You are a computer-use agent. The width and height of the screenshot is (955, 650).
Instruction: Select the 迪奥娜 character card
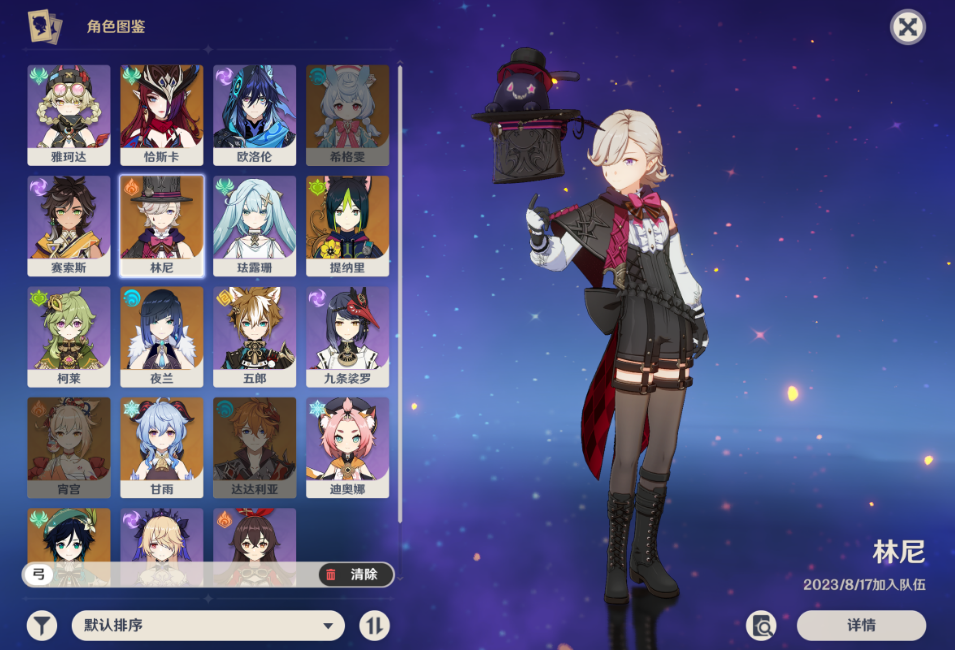click(347, 448)
